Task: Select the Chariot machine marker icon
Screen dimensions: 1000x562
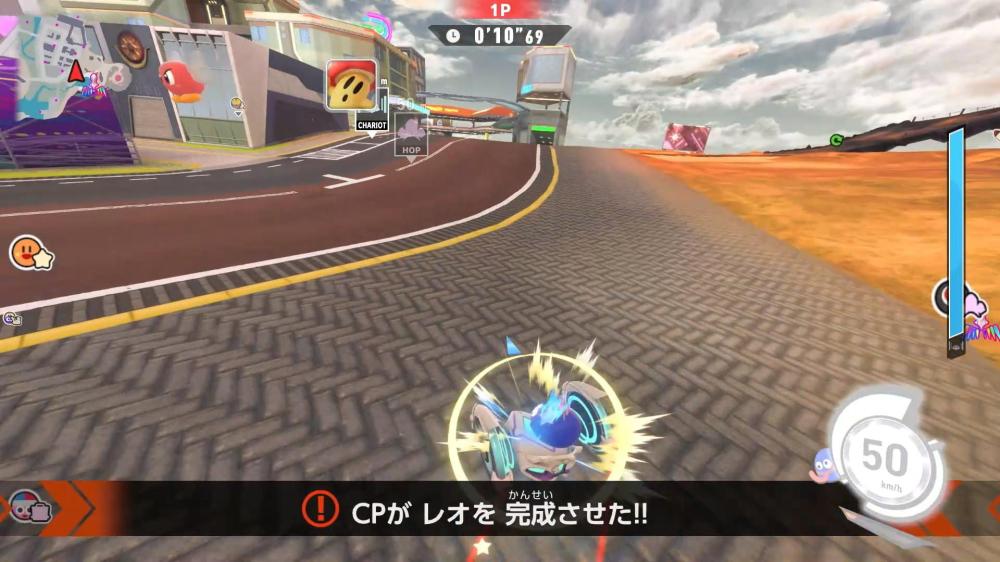Action: tap(351, 85)
